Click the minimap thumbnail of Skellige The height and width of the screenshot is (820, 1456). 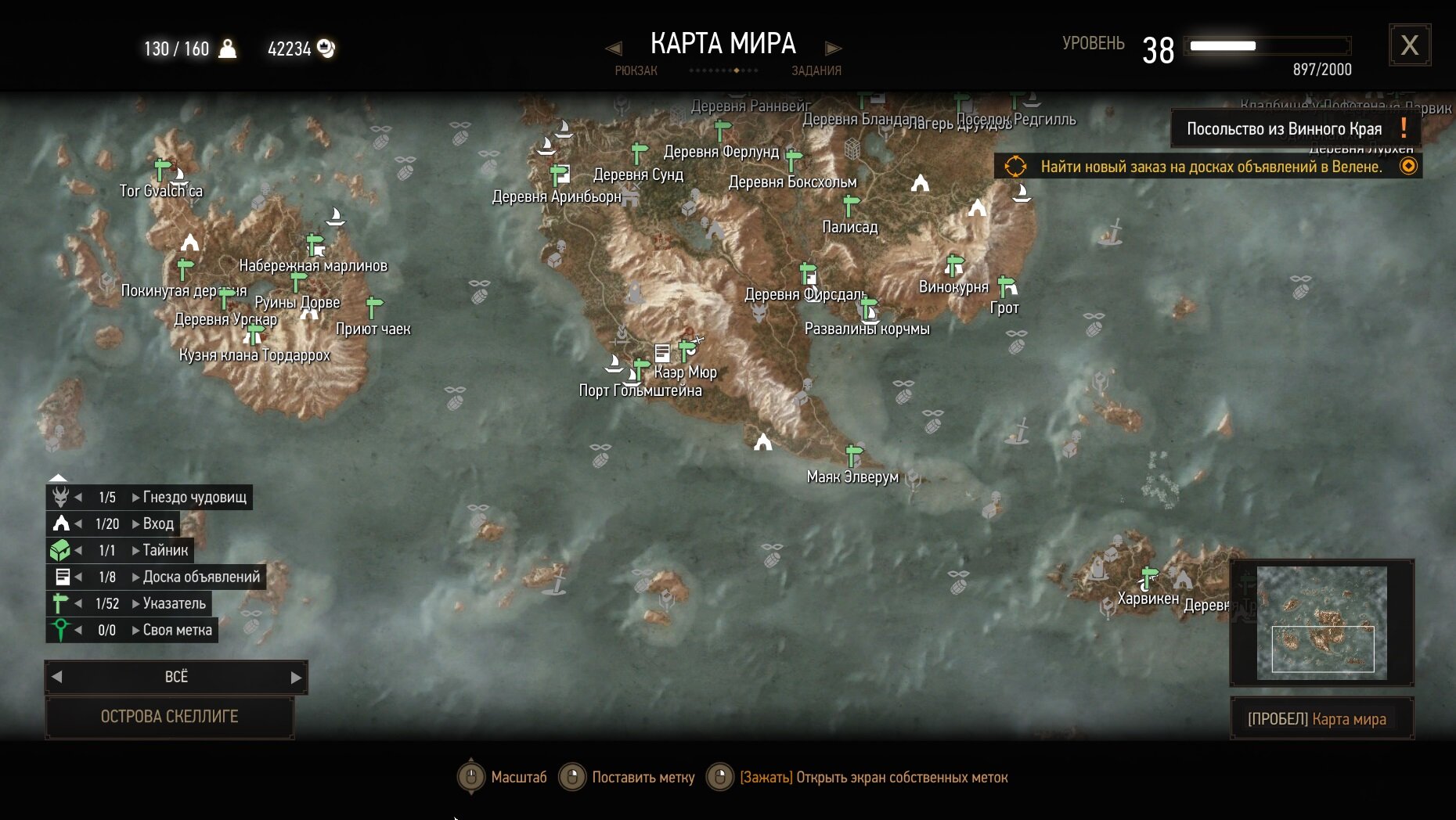1321,623
